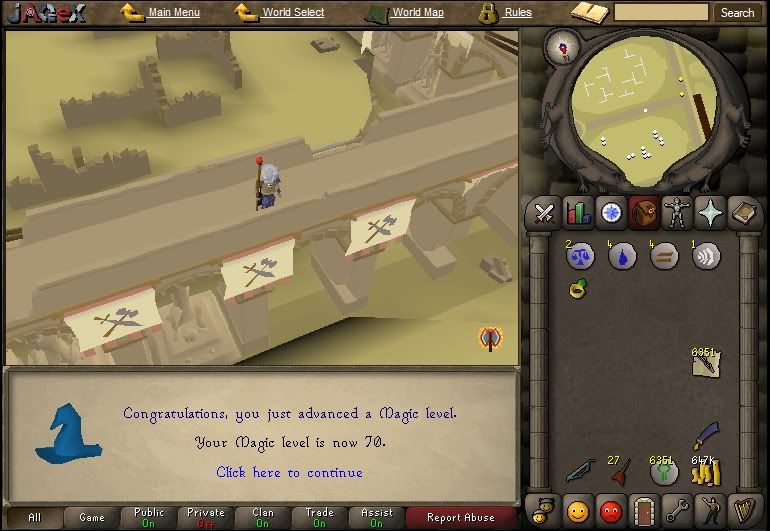Switch to the skills stats tab
Screen dimensions: 770x531
click(x=578, y=212)
